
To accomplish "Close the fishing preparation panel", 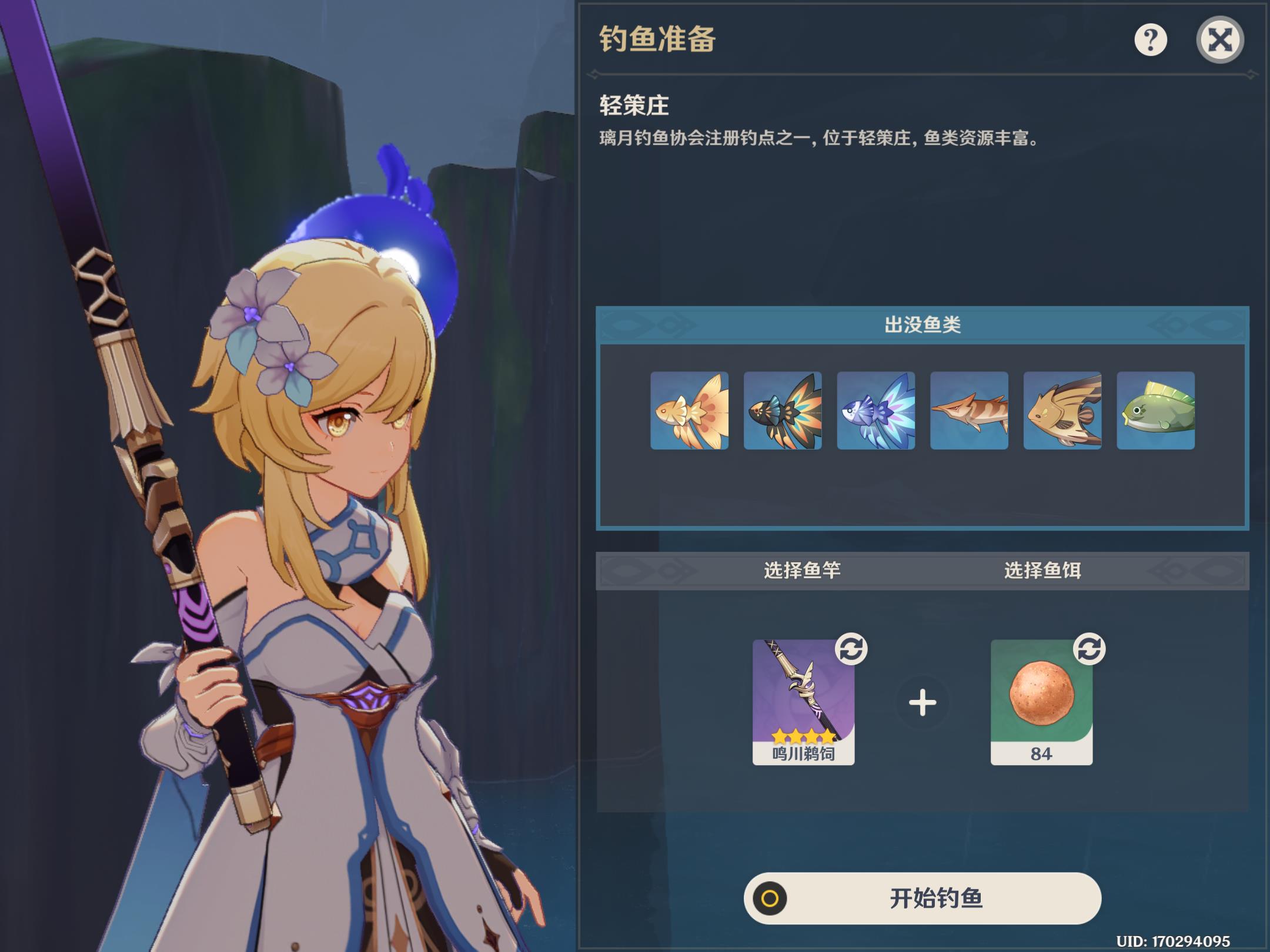I will pyautogui.click(x=1219, y=40).
